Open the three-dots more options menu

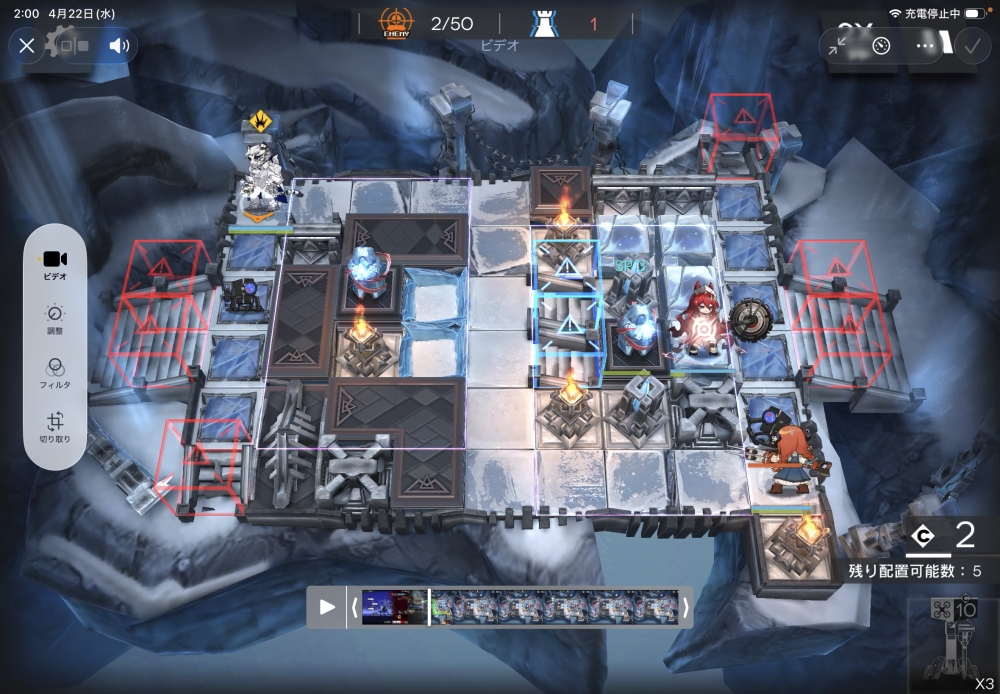(925, 45)
